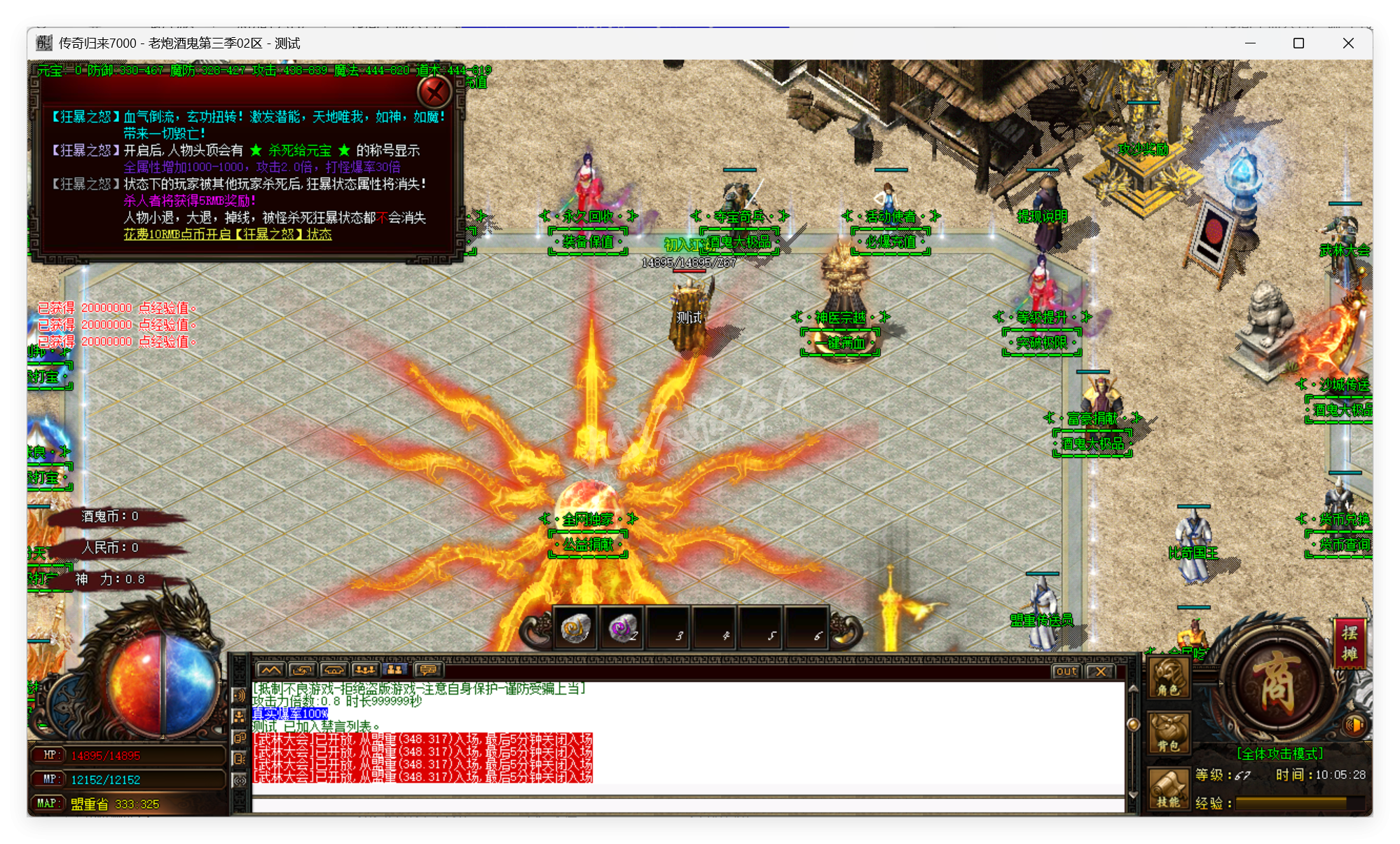Image resolution: width=1400 pixels, height=844 pixels.
Task: Click 'out' to pop out the chat window
Action: [1065, 672]
